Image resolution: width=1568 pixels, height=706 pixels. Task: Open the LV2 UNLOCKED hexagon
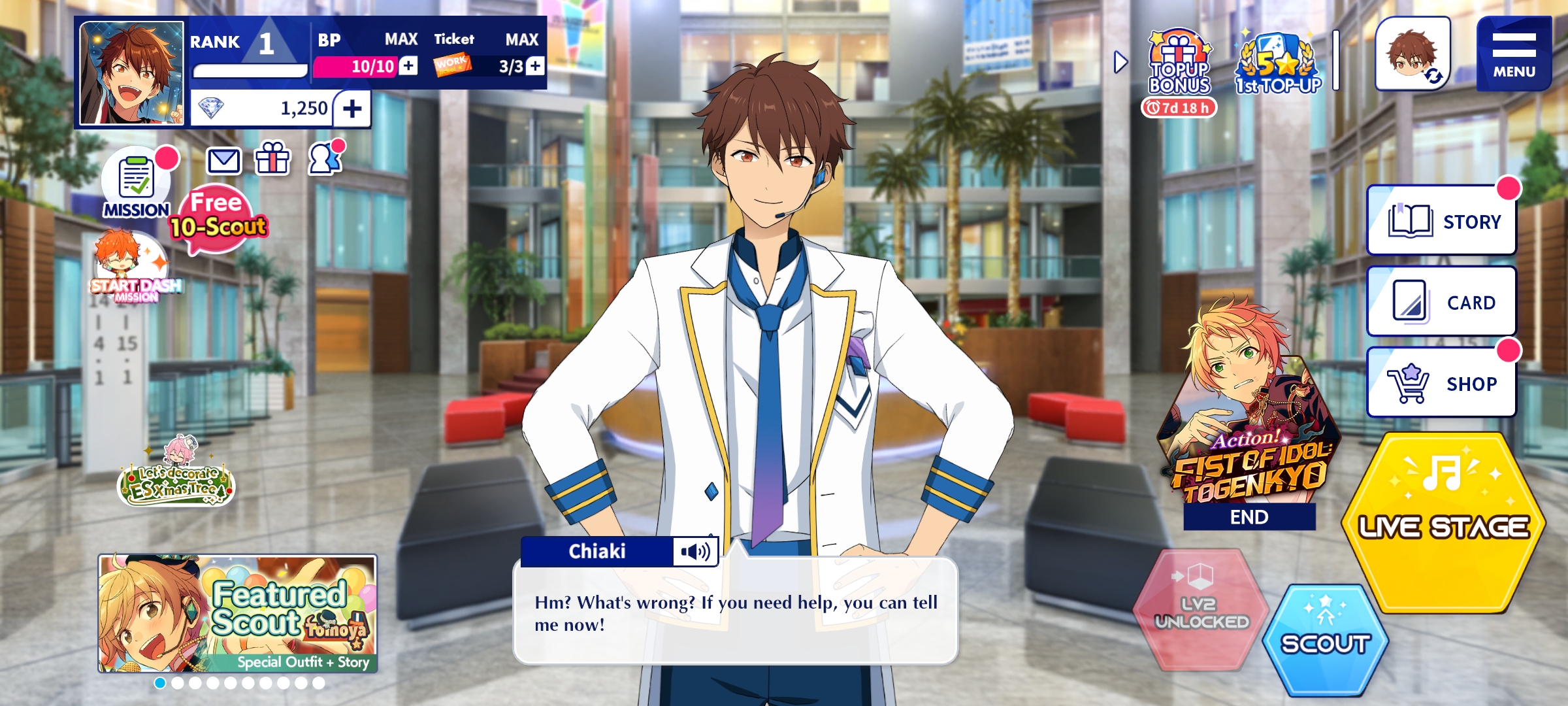click(x=1201, y=609)
